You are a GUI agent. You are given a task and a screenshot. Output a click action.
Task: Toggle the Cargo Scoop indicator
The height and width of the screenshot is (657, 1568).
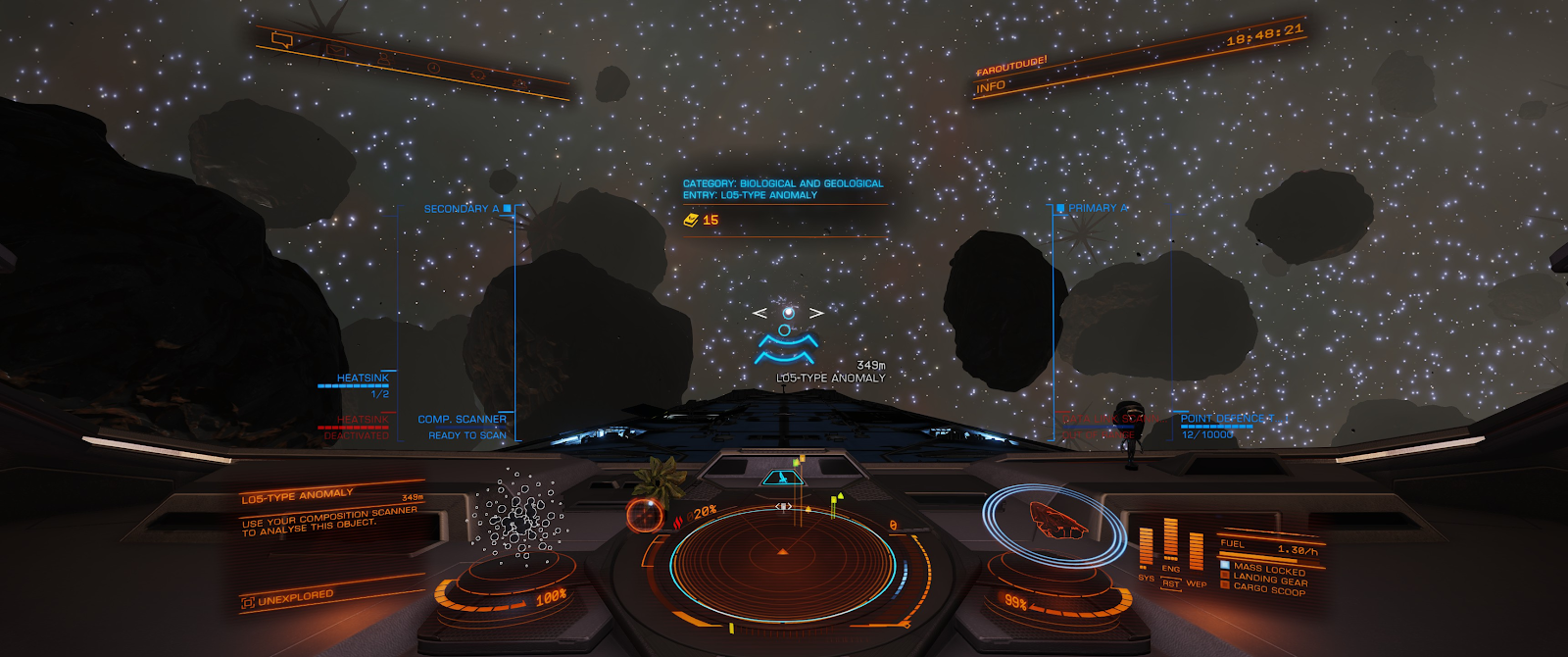point(1269,588)
